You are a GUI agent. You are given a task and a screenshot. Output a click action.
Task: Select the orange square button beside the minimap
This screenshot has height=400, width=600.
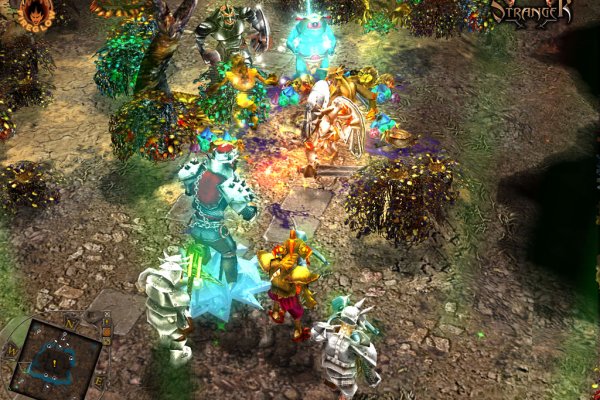107,331
